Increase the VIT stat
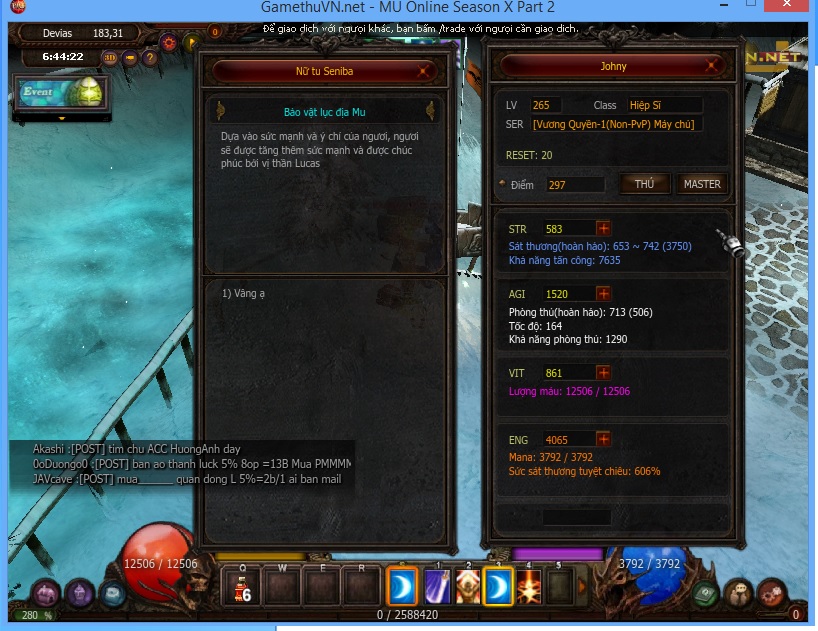Screen dimensions: 818x631 point(603,373)
